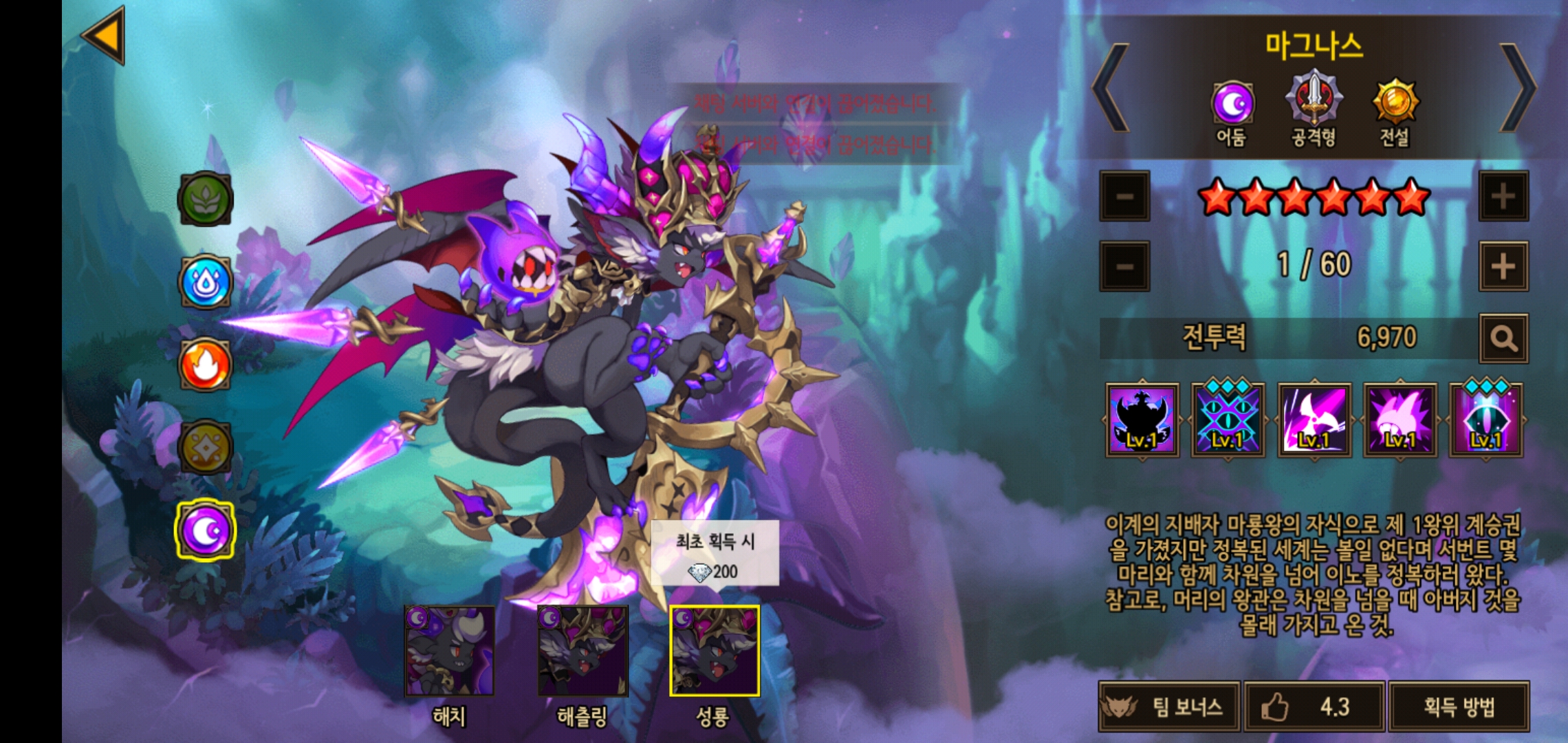The image size is (1568, 743).
Task: Select the purple dark moon element filter
Action: tap(205, 530)
